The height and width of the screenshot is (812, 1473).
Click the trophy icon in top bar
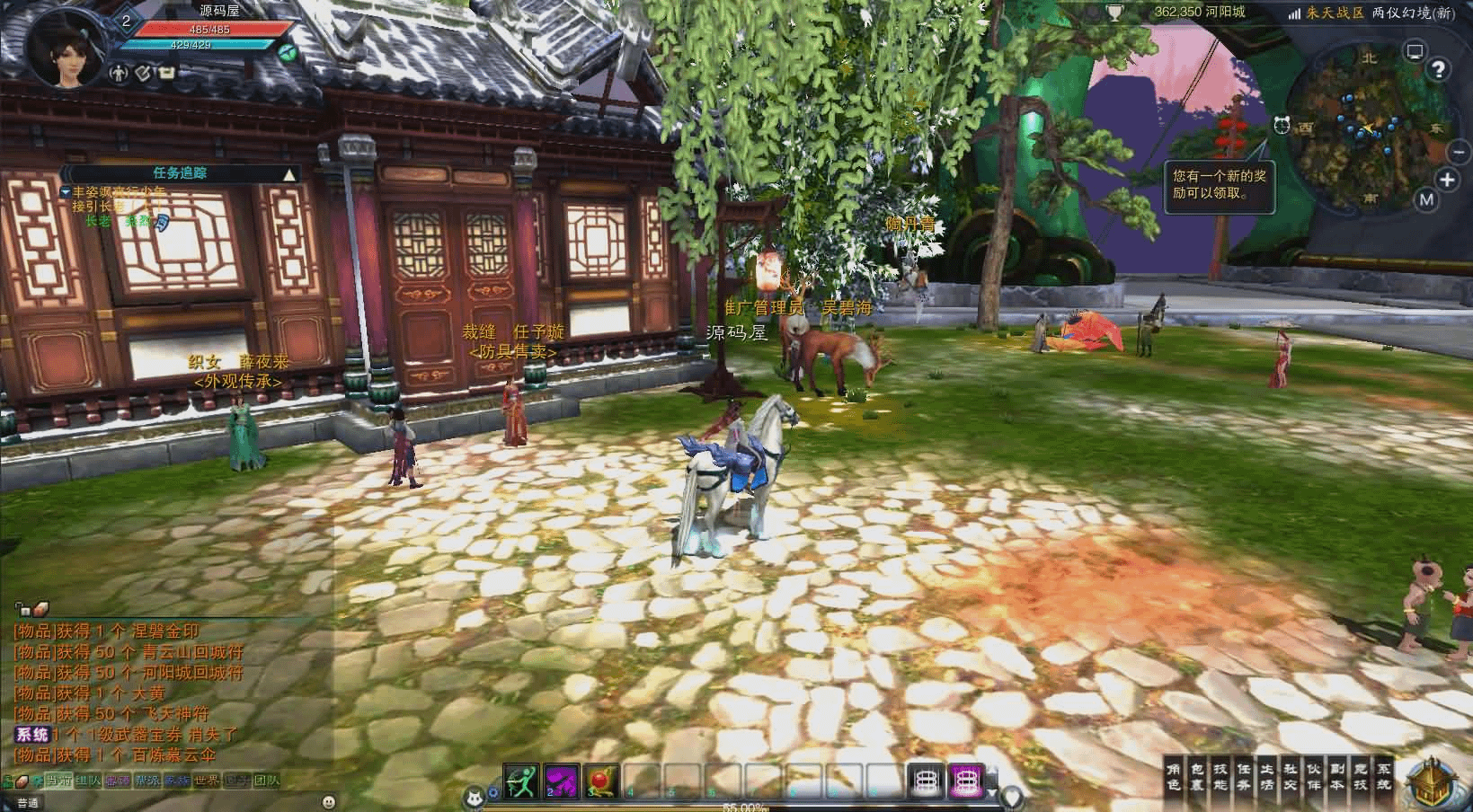click(x=1115, y=13)
